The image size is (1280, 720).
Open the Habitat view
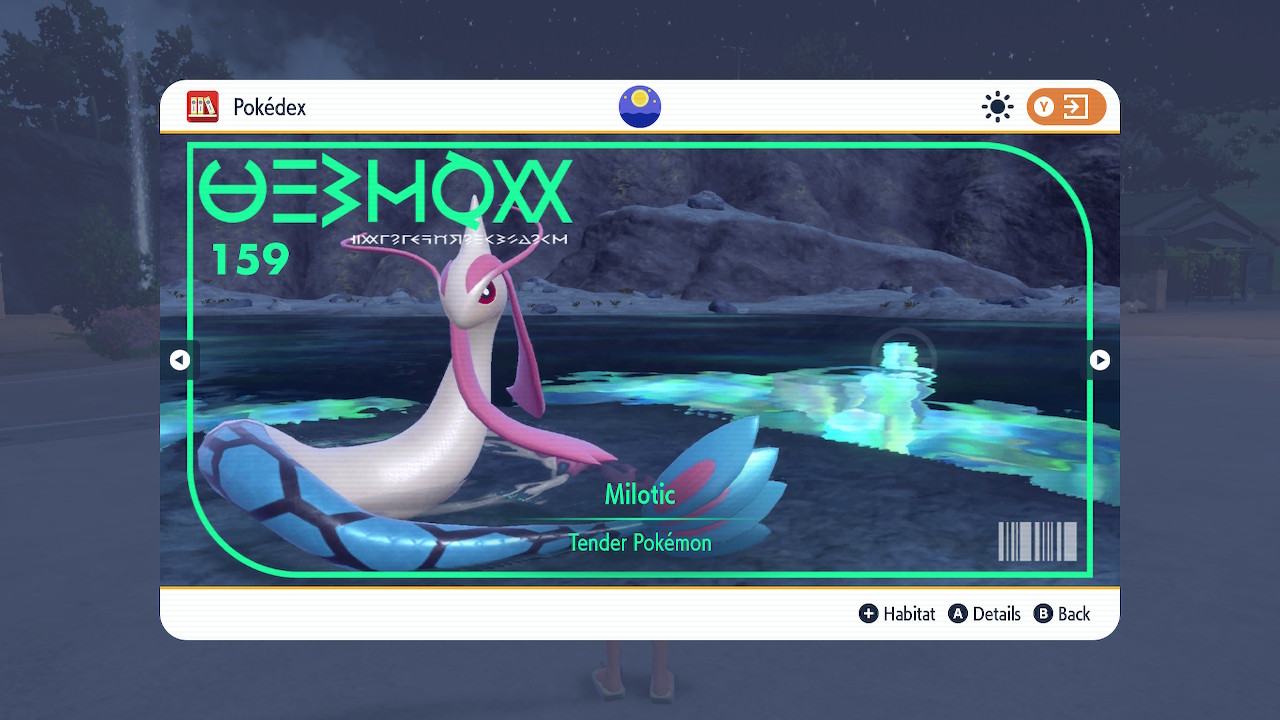(x=897, y=614)
